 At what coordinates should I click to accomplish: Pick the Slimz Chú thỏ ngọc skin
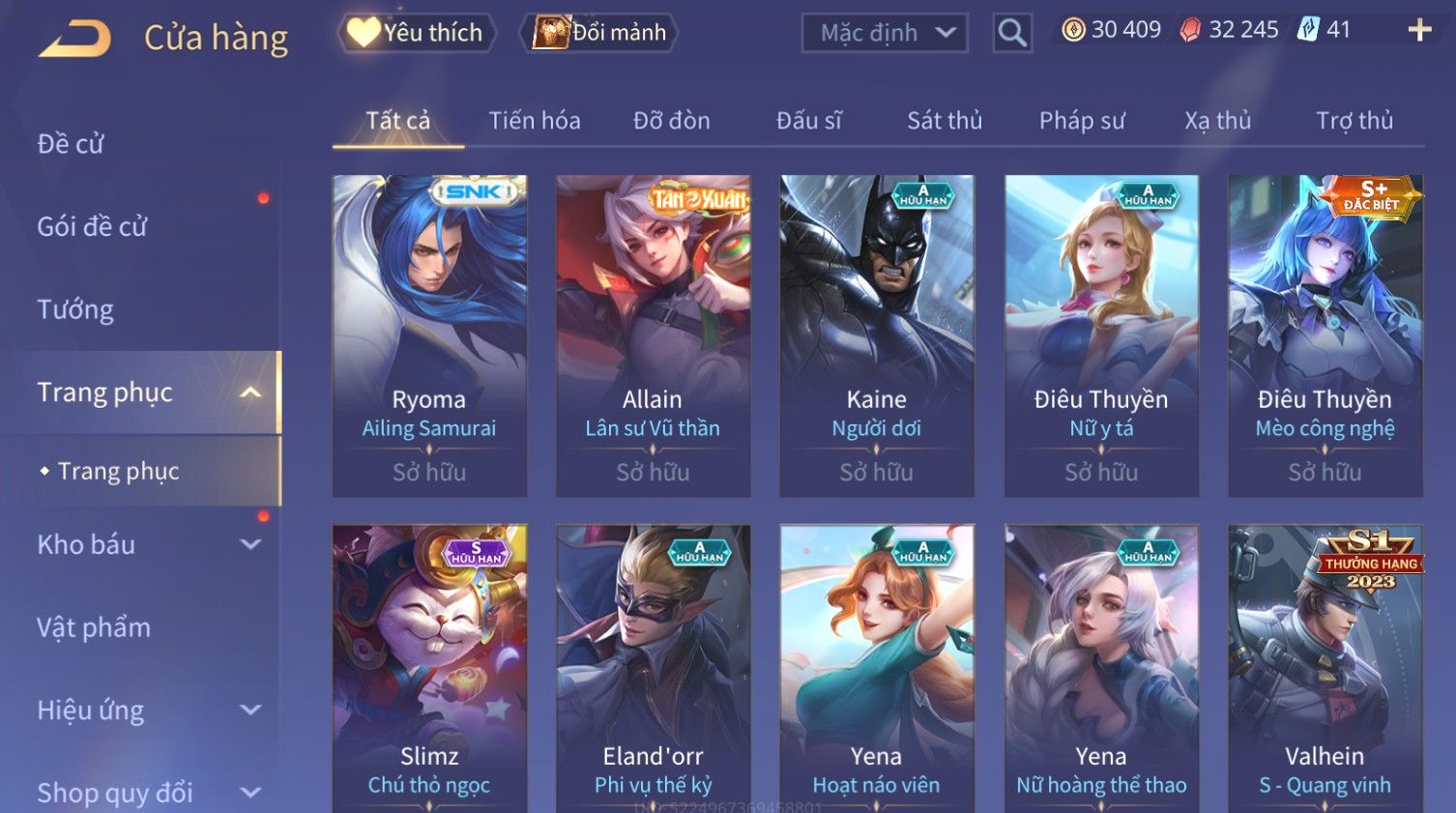tap(429, 667)
